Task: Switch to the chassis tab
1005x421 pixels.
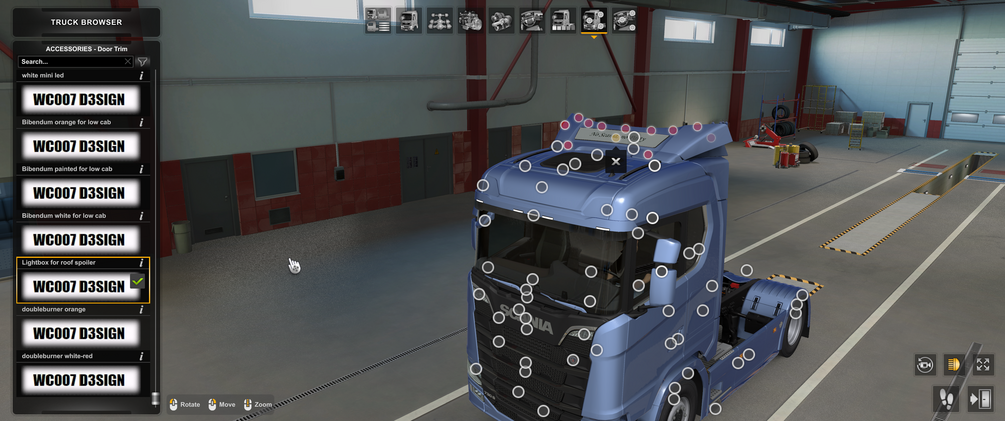Action: [440, 20]
